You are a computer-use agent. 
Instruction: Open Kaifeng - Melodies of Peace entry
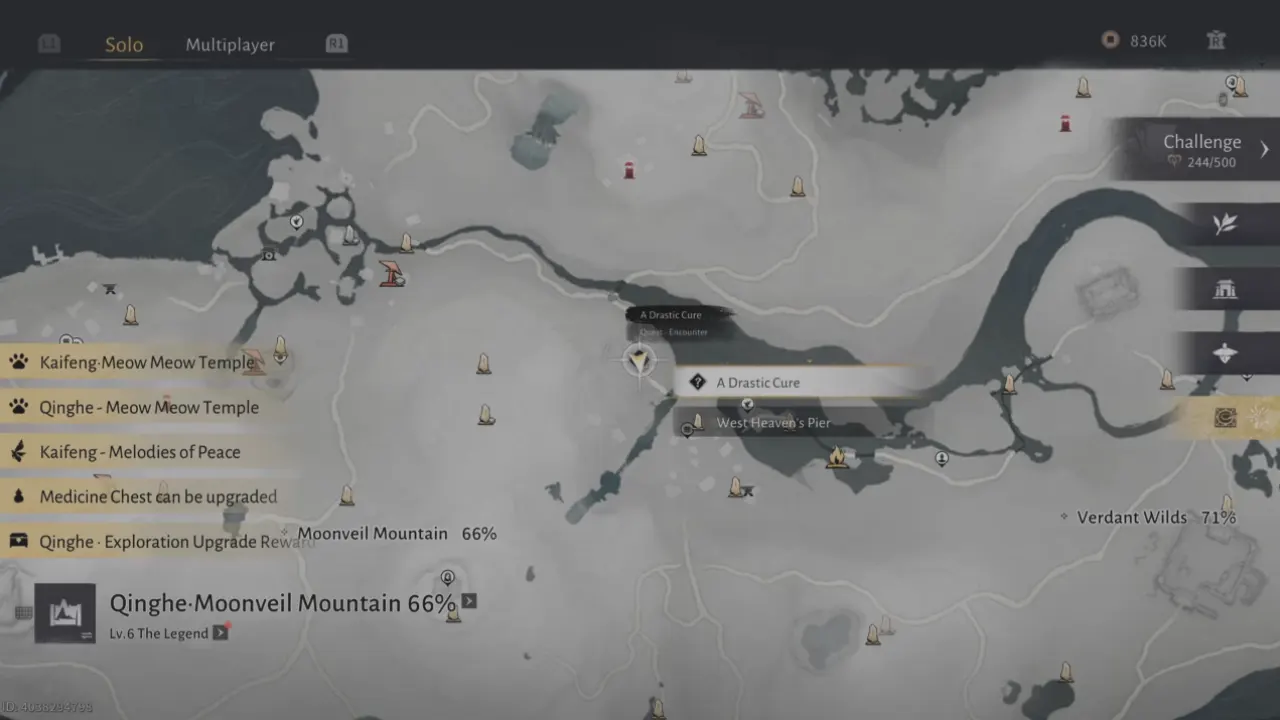pyautogui.click(x=140, y=452)
